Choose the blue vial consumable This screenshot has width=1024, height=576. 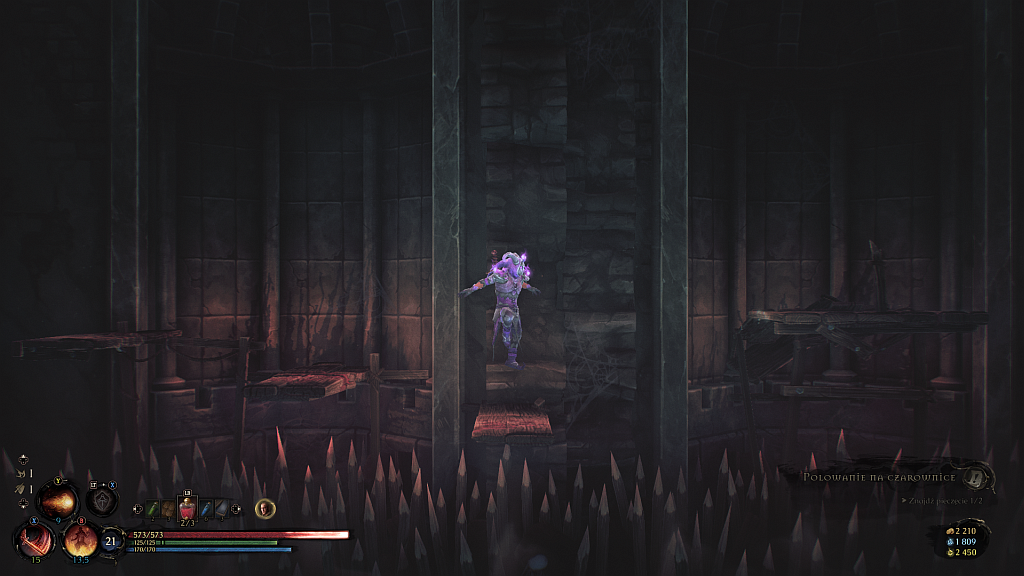tap(206, 510)
